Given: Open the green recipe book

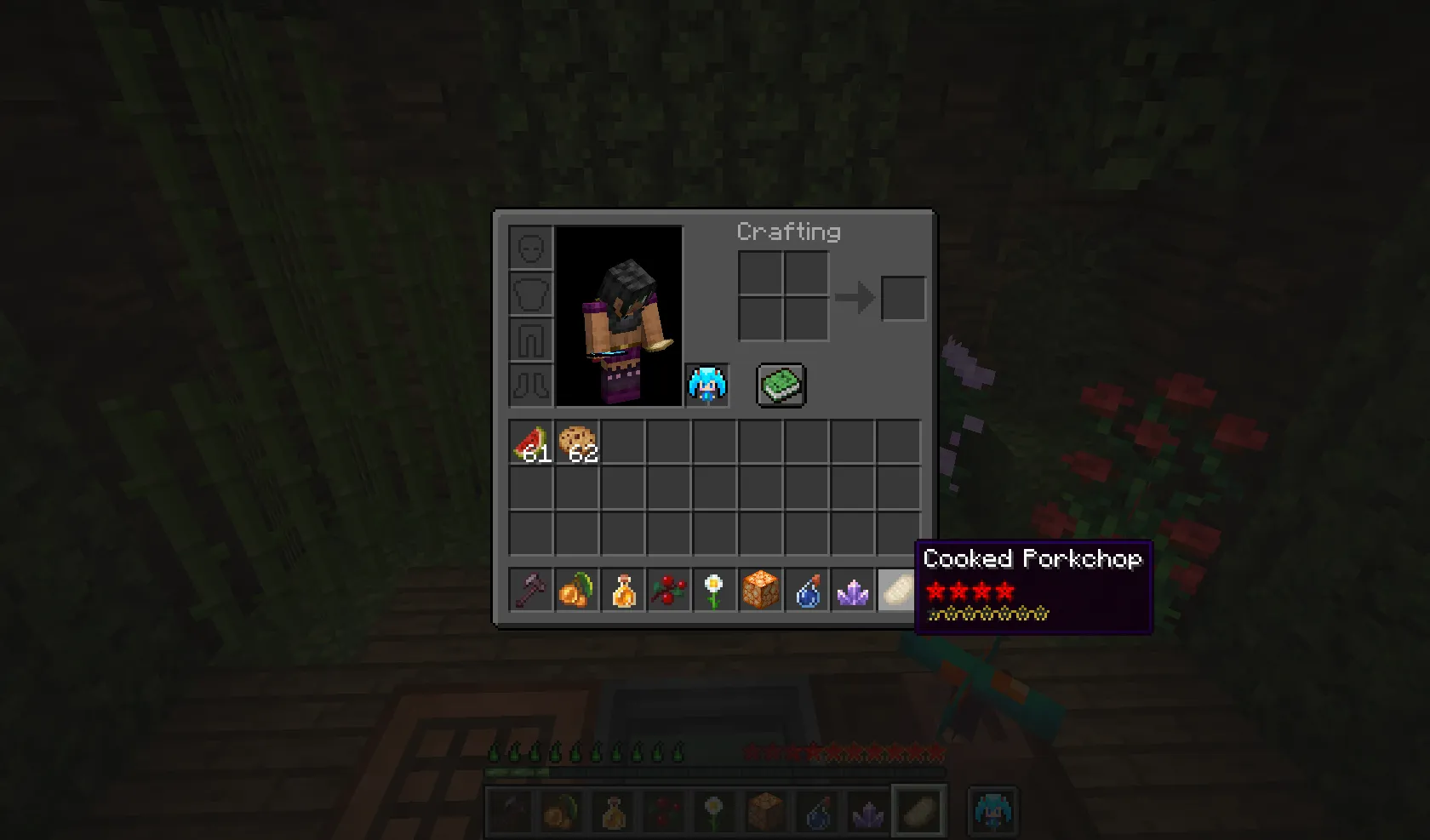Looking at the screenshot, I should (x=781, y=385).
